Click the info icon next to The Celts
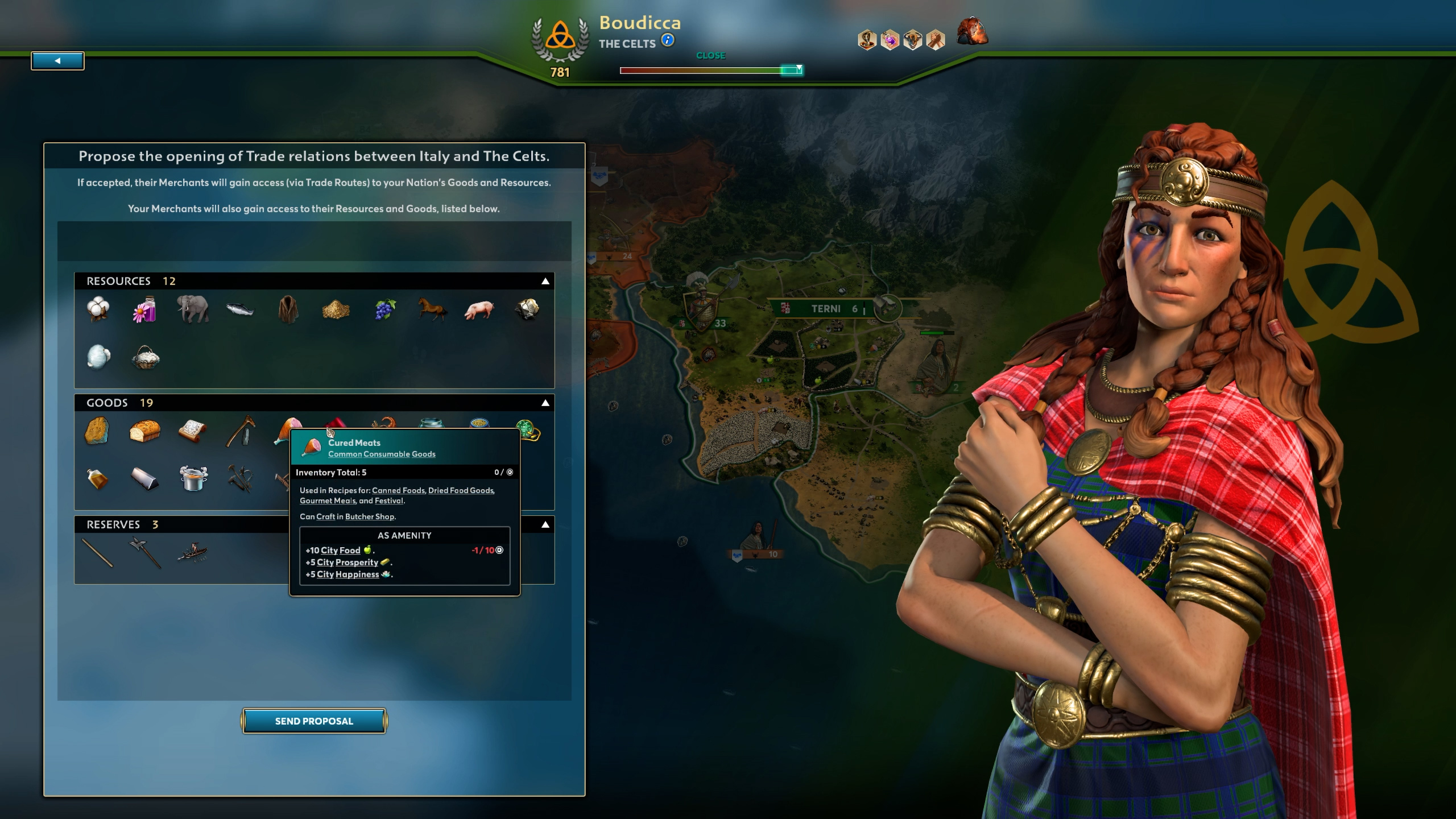This screenshot has width=1456, height=819. click(x=667, y=40)
